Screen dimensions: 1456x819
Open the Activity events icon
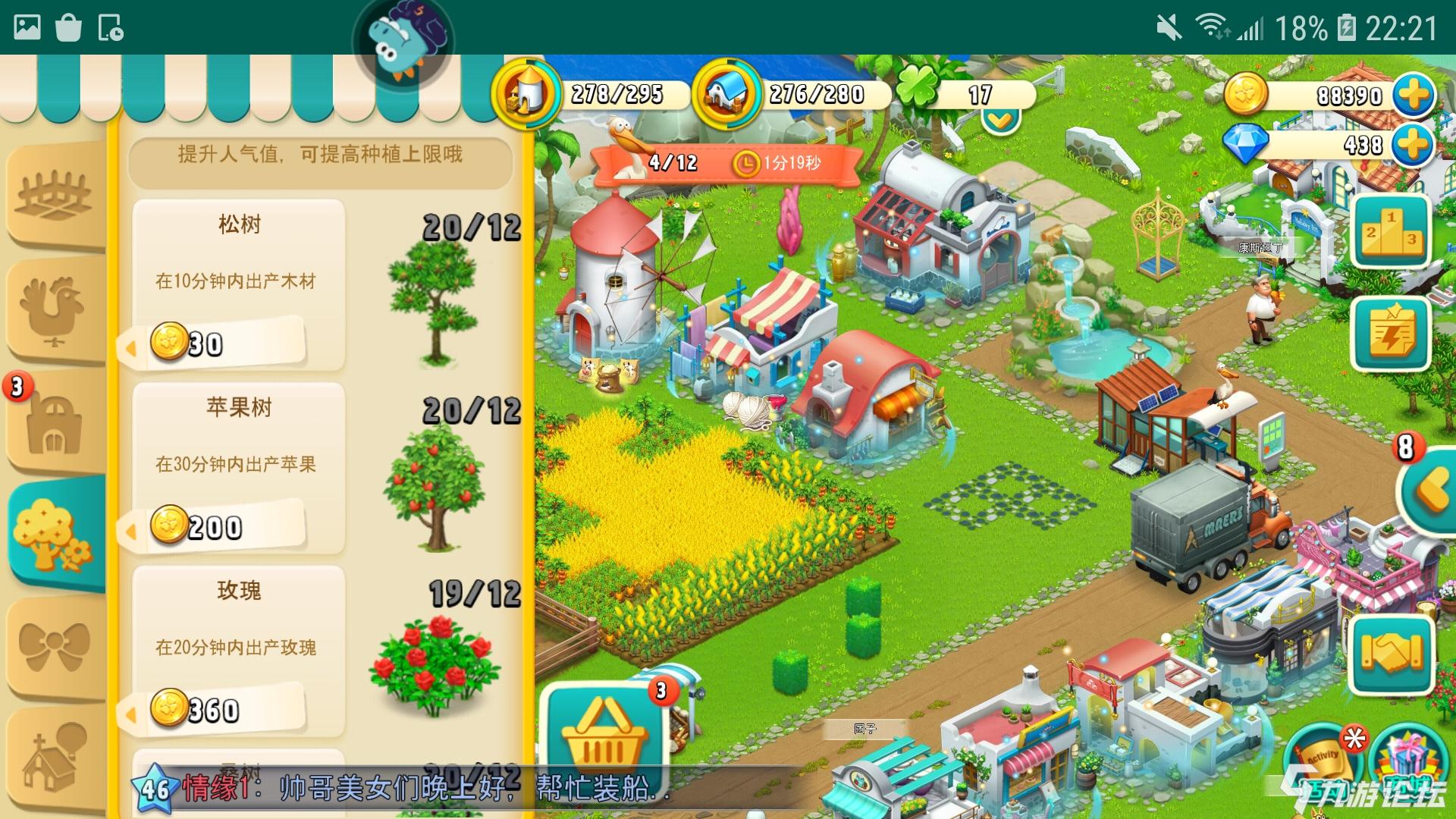[1323, 757]
